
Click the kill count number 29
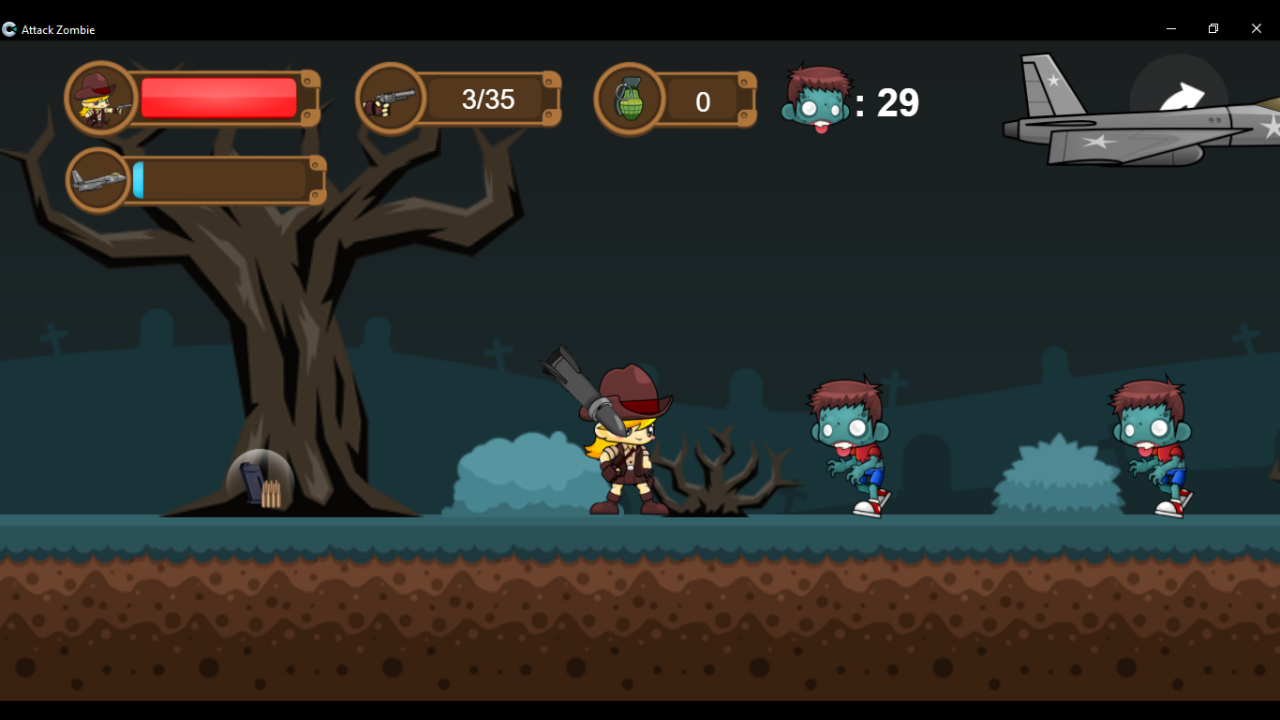coord(899,102)
